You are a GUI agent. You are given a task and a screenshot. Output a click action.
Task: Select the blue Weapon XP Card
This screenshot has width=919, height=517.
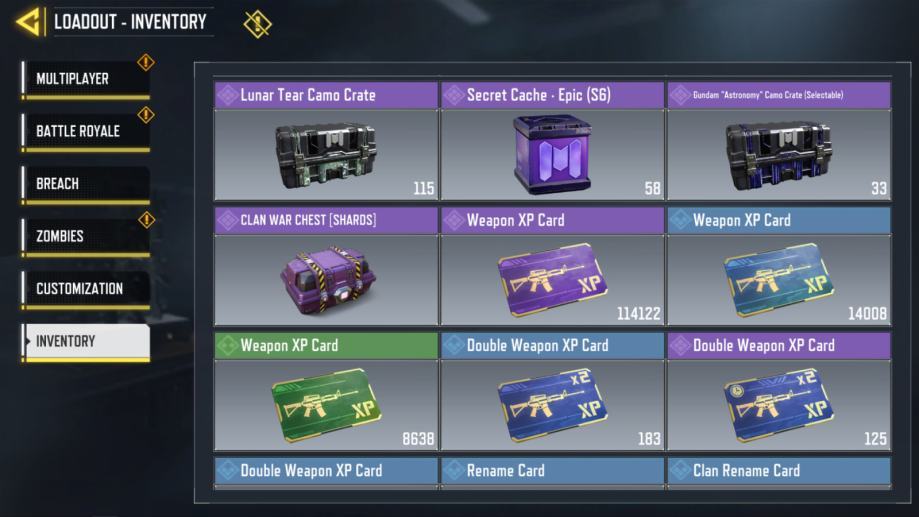point(779,267)
